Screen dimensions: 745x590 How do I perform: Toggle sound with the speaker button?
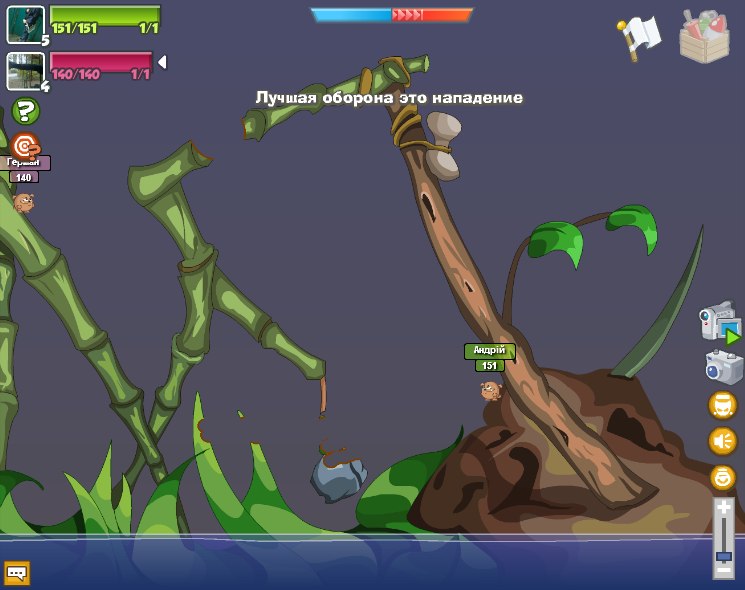722,441
